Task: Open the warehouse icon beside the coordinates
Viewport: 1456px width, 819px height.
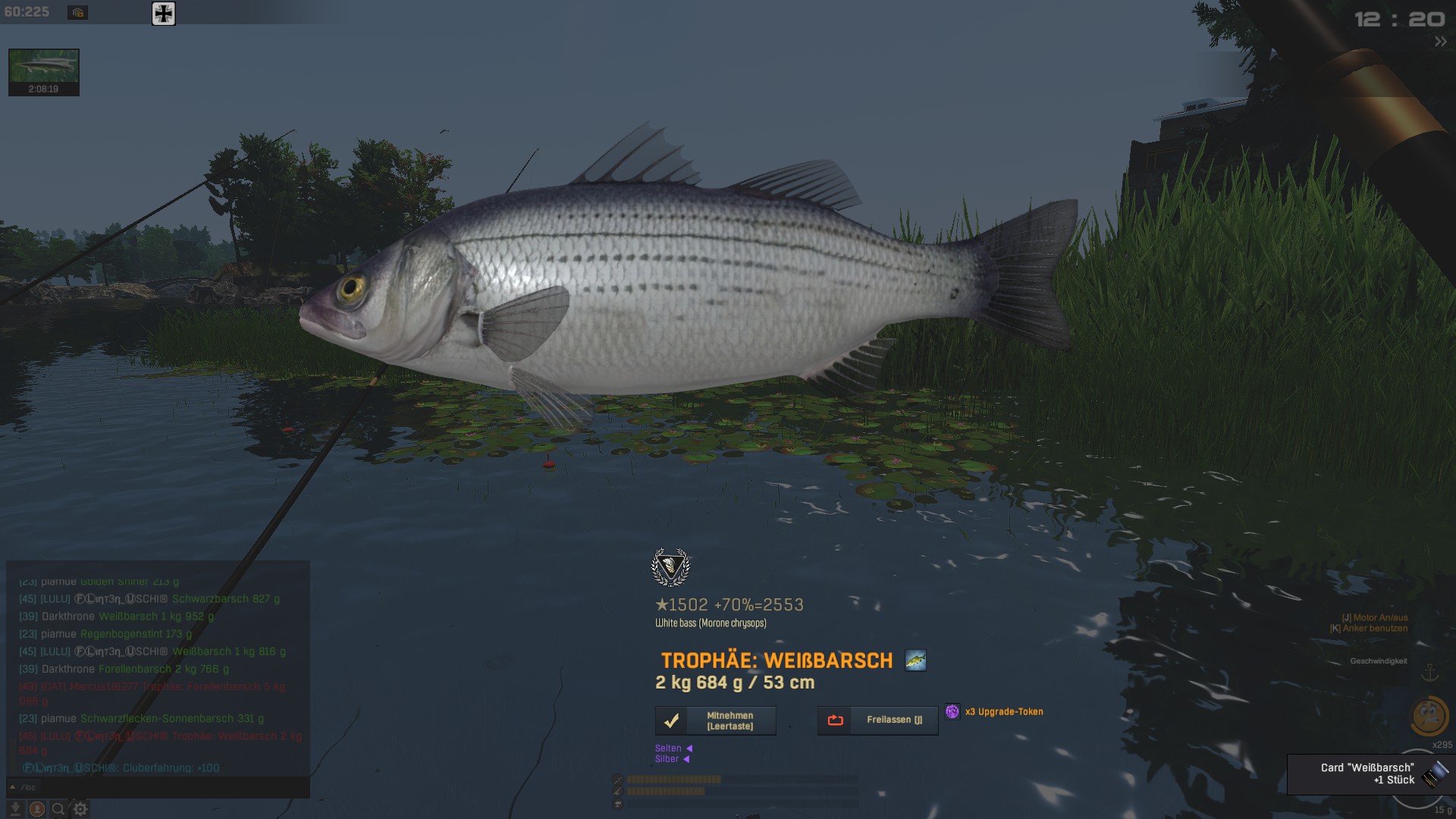Action: coord(77,13)
